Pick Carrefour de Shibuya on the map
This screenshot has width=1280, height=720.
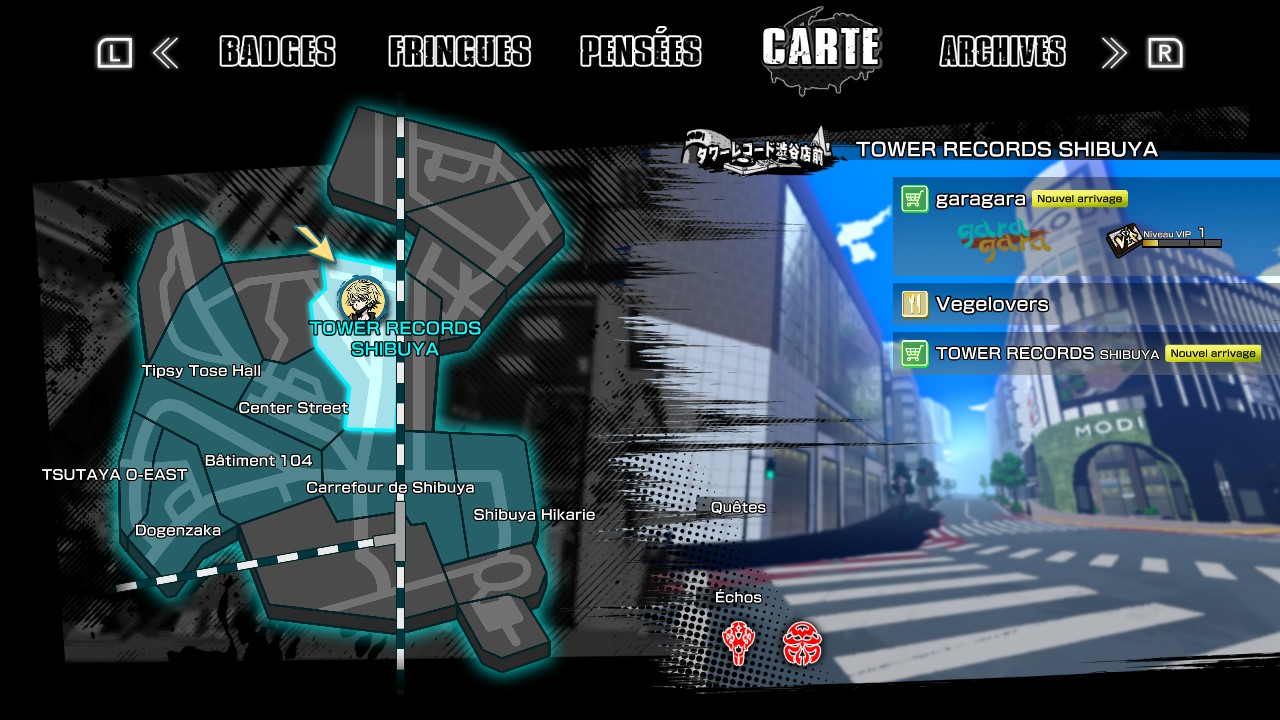pyautogui.click(x=390, y=488)
